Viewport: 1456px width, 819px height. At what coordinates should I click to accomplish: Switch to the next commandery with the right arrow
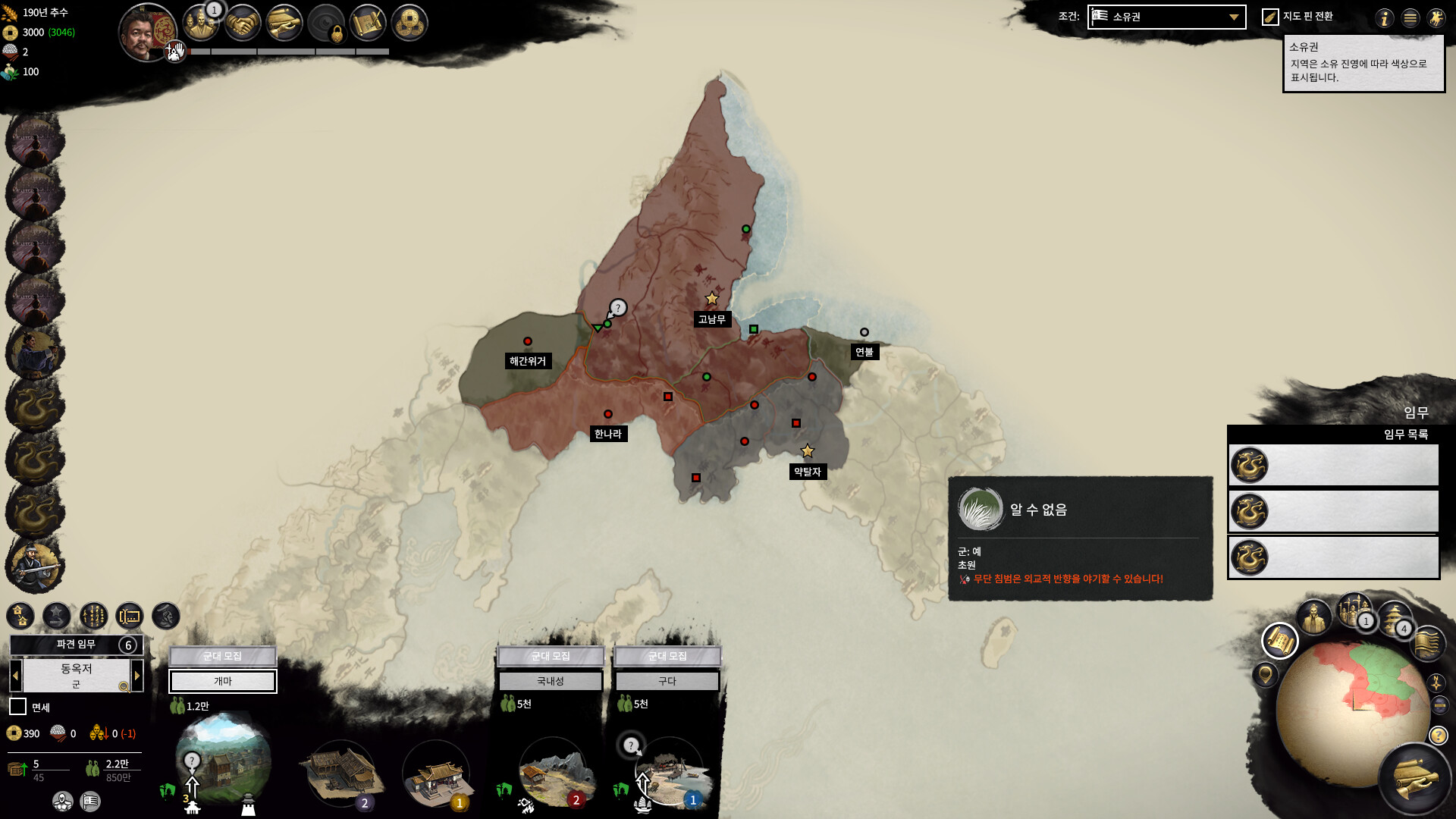pyautogui.click(x=137, y=675)
